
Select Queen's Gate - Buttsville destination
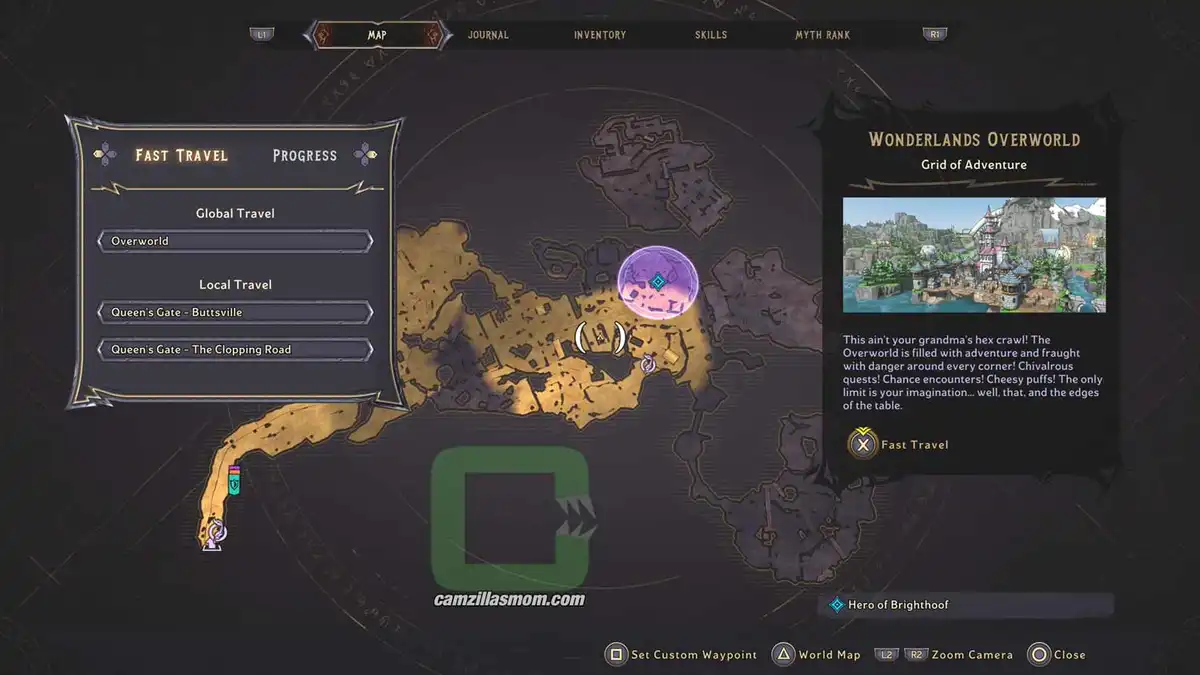[235, 312]
